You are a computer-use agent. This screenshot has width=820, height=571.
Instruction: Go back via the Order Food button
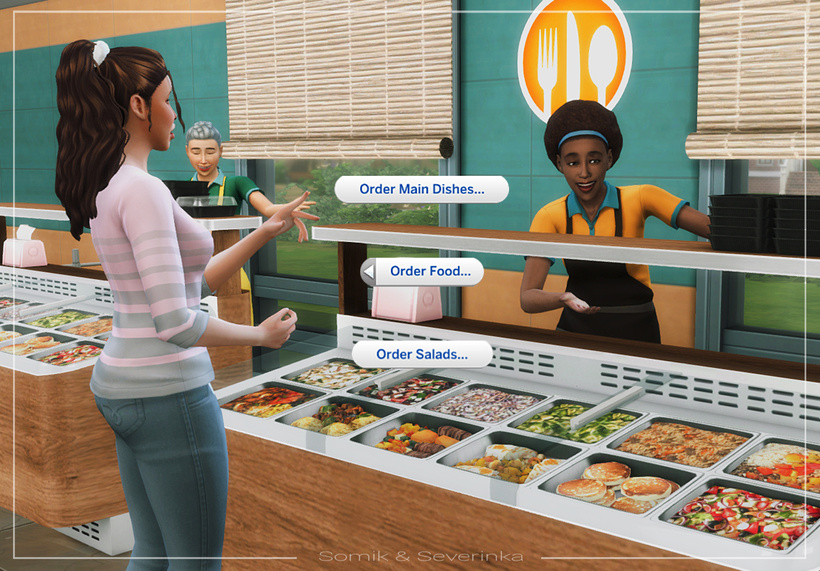click(x=422, y=271)
